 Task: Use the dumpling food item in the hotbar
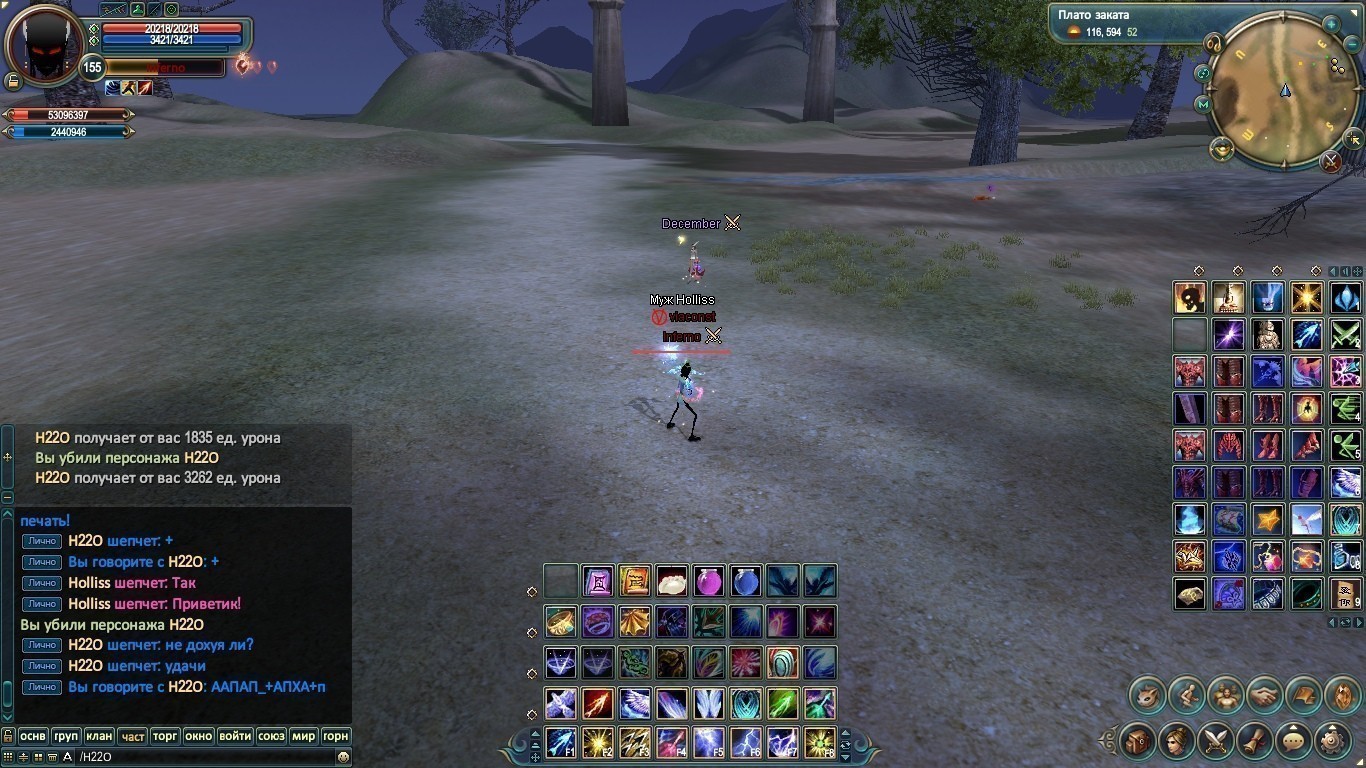tap(671, 581)
